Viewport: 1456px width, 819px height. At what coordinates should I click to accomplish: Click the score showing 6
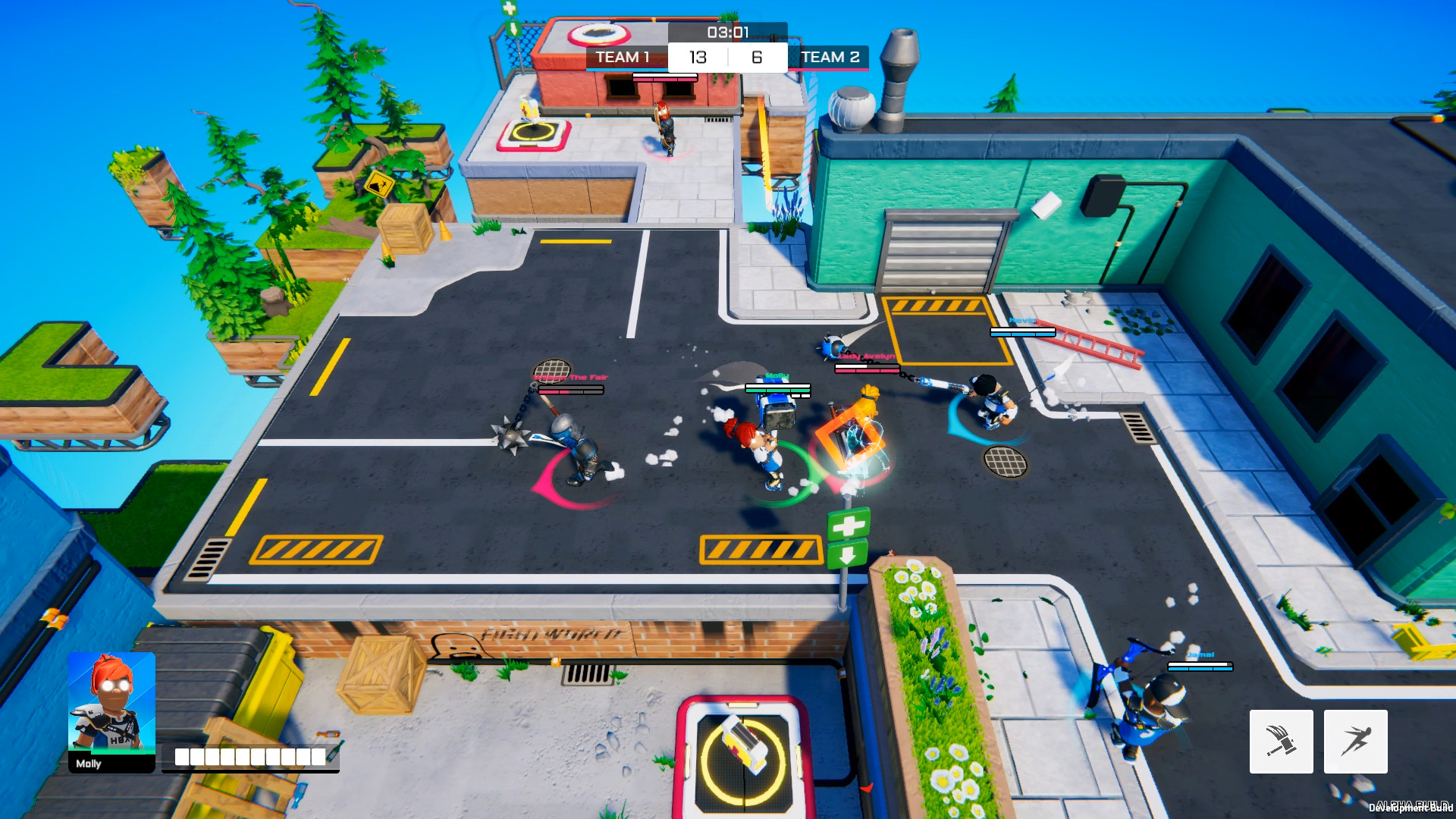pos(756,57)
